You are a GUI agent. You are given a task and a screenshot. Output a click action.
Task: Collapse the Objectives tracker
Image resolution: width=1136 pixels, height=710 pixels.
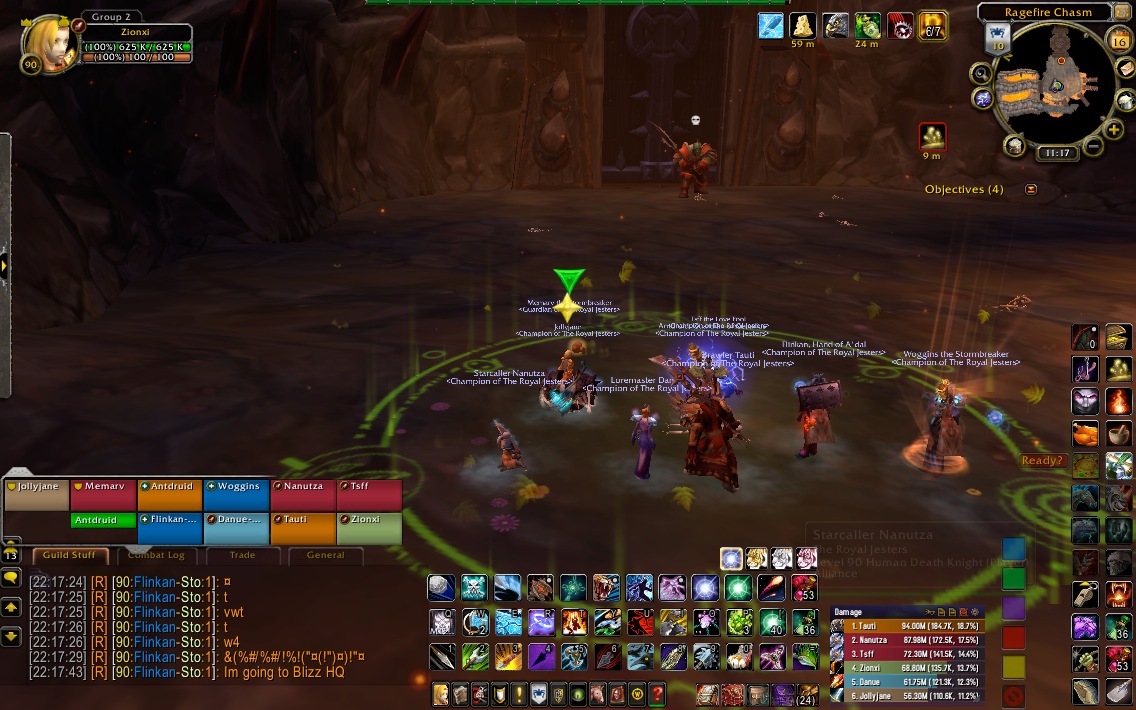coord(1031,189)
